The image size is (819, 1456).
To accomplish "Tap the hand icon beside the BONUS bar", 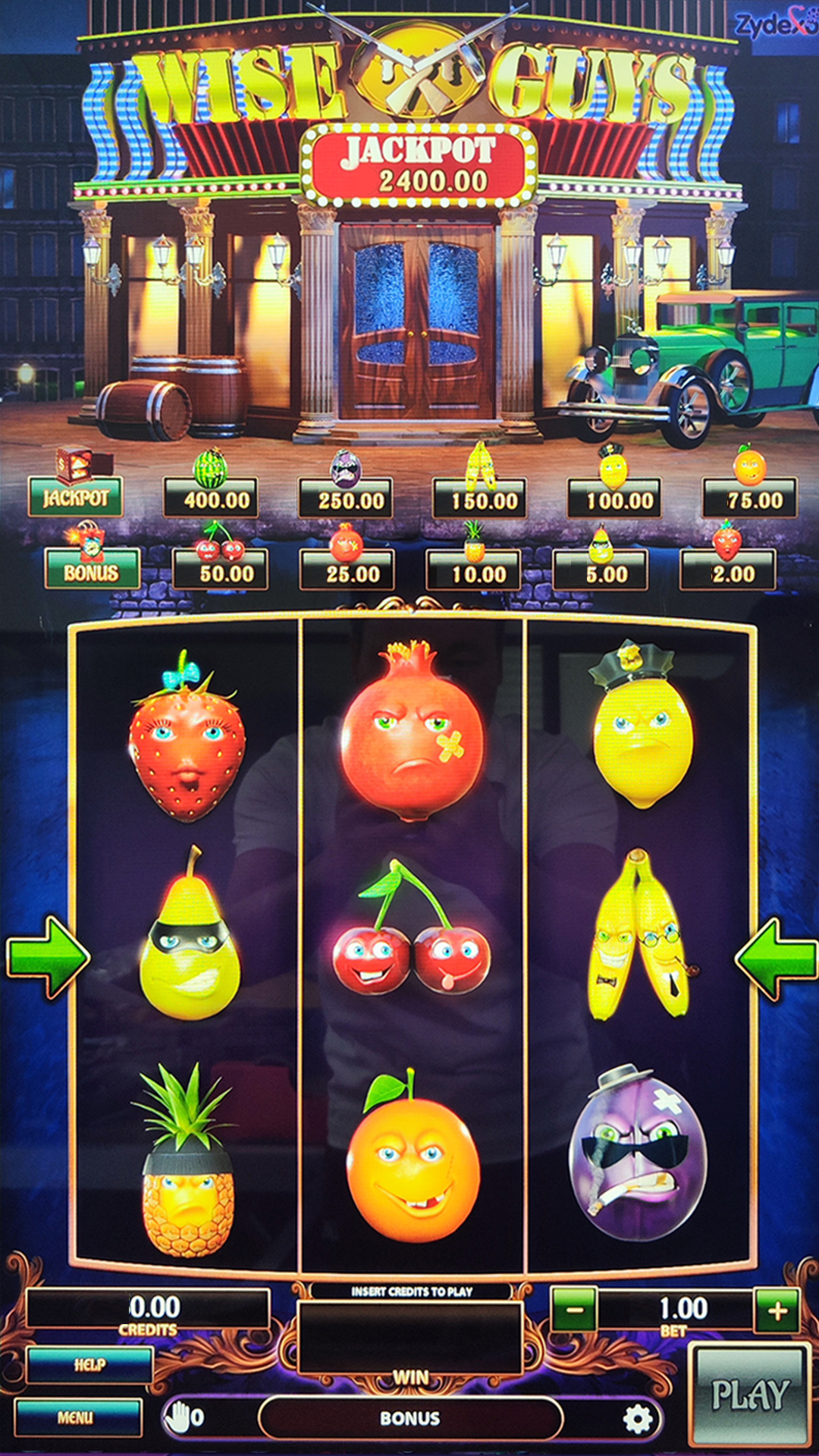I will 179,1417.
